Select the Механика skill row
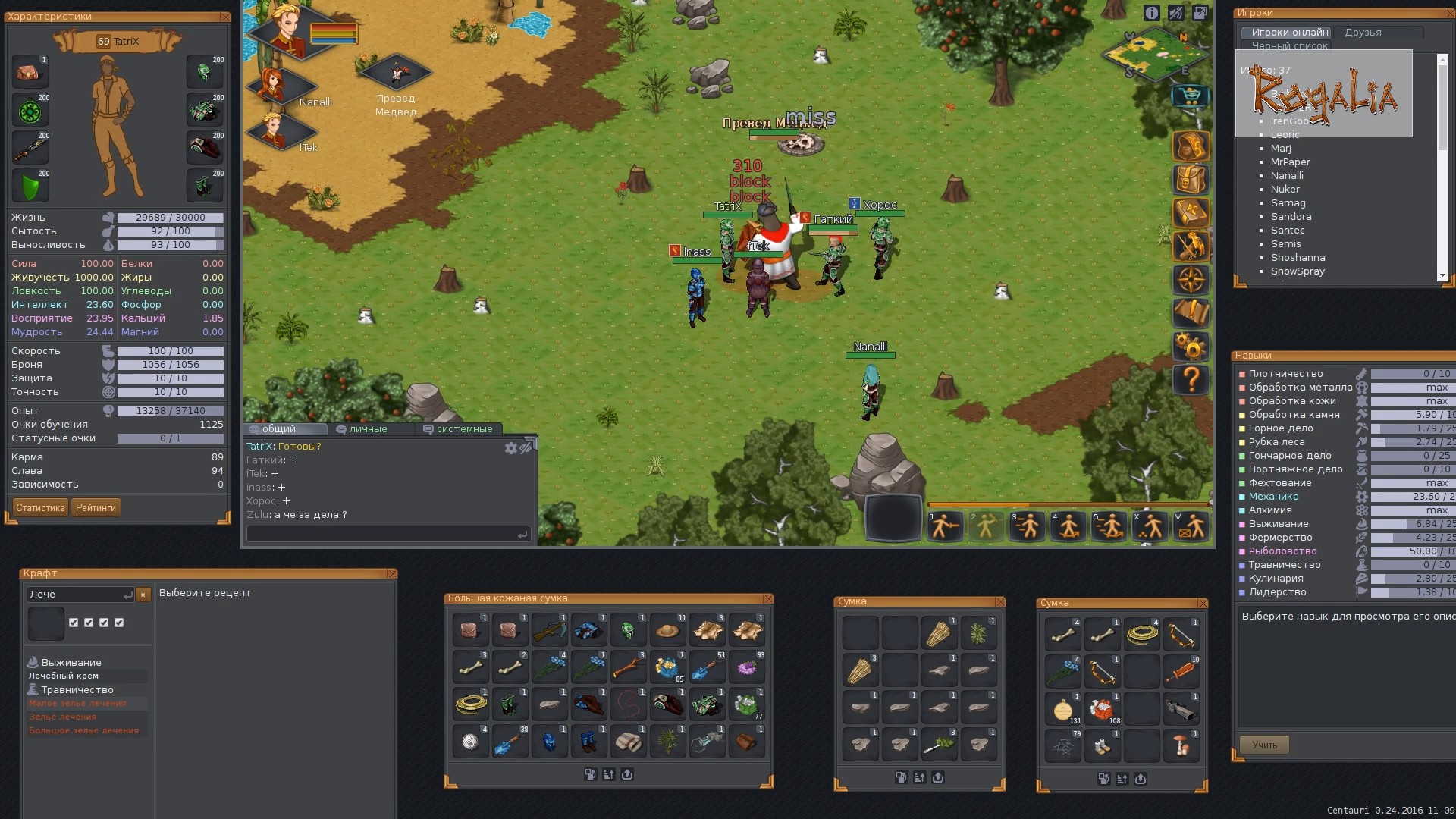 [x=1273, y=497]
